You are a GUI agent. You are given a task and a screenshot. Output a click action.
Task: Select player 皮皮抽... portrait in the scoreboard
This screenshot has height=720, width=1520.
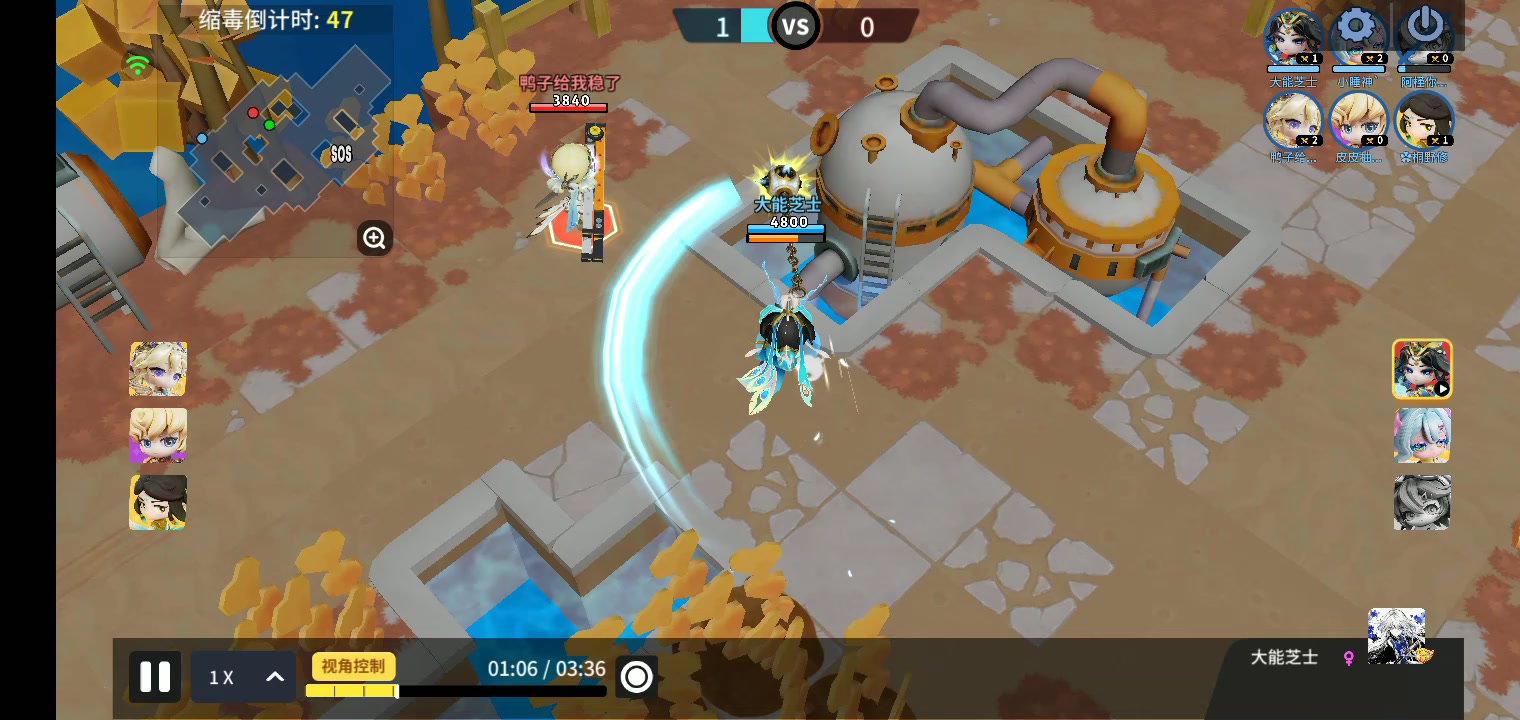[x=1357, y=121]
